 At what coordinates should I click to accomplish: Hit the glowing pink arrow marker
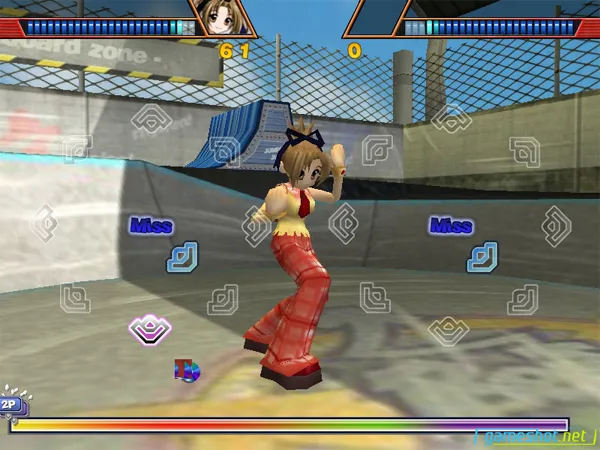point(150,328)
